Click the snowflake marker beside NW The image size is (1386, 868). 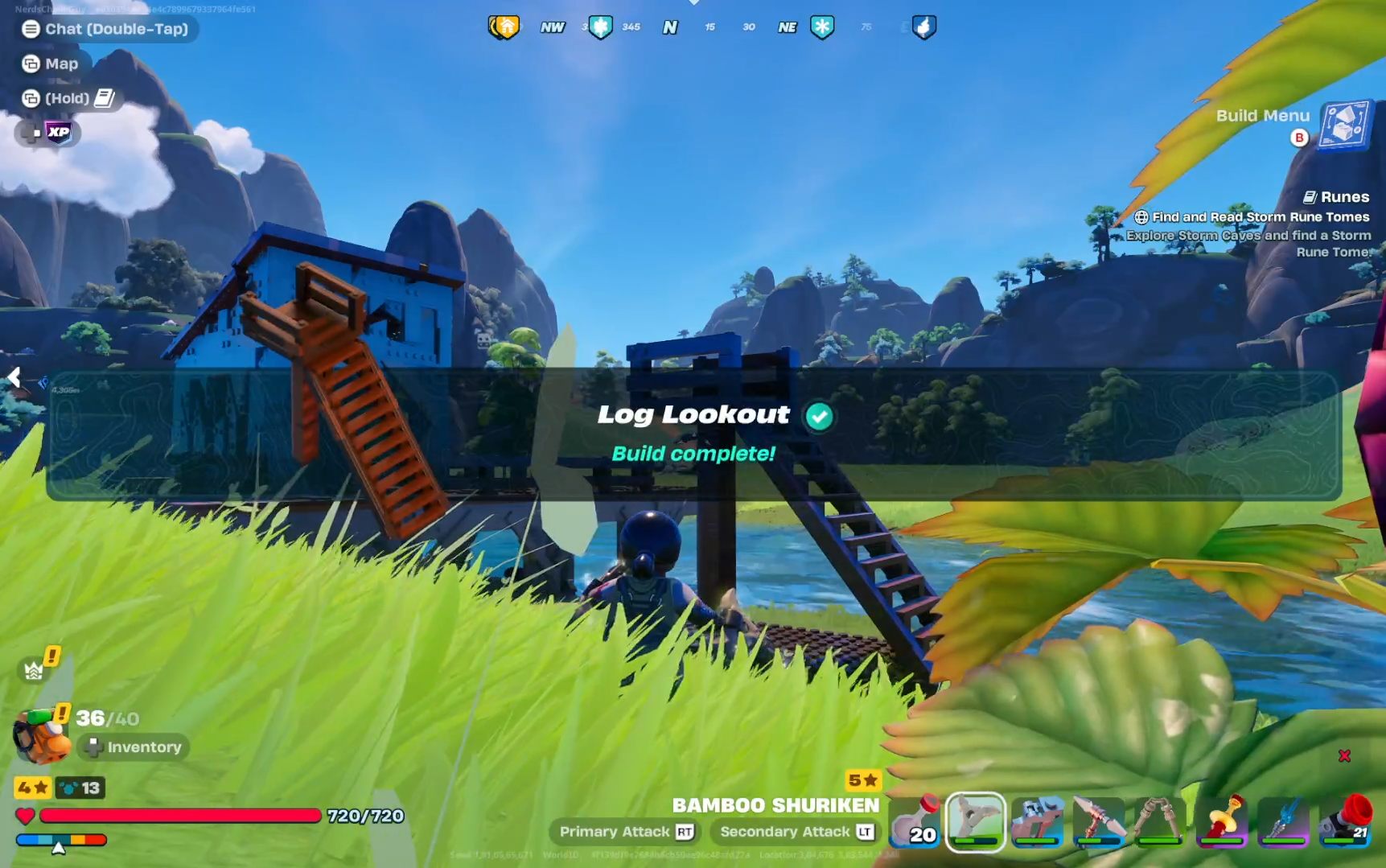[602, 27]
